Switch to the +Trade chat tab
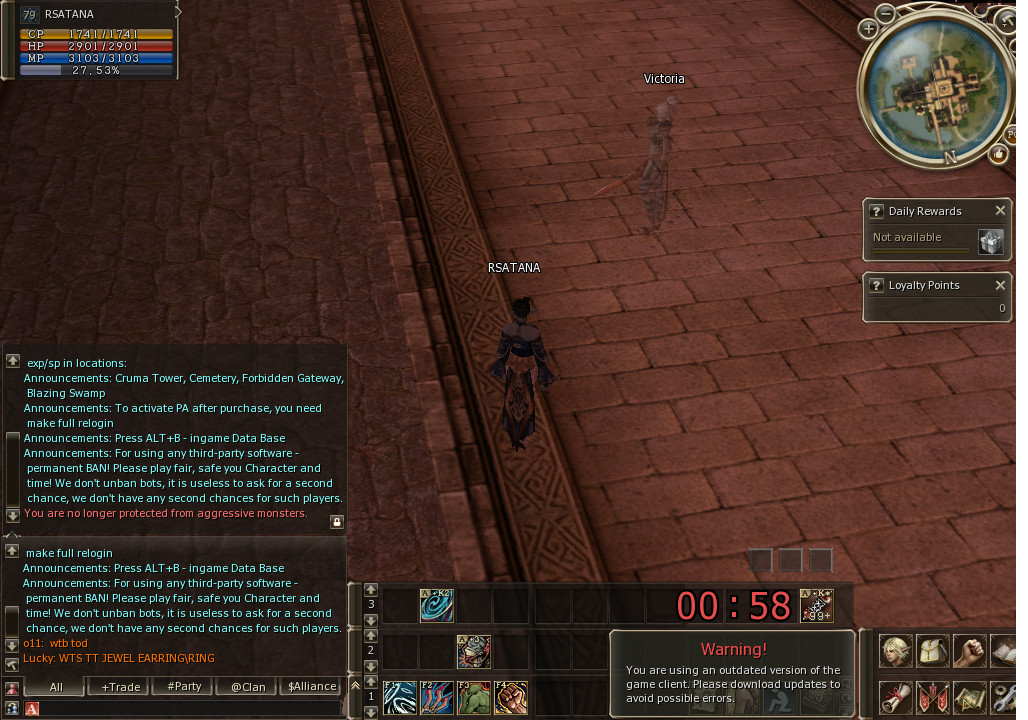The image size is (1028, 720). (121, 687)
